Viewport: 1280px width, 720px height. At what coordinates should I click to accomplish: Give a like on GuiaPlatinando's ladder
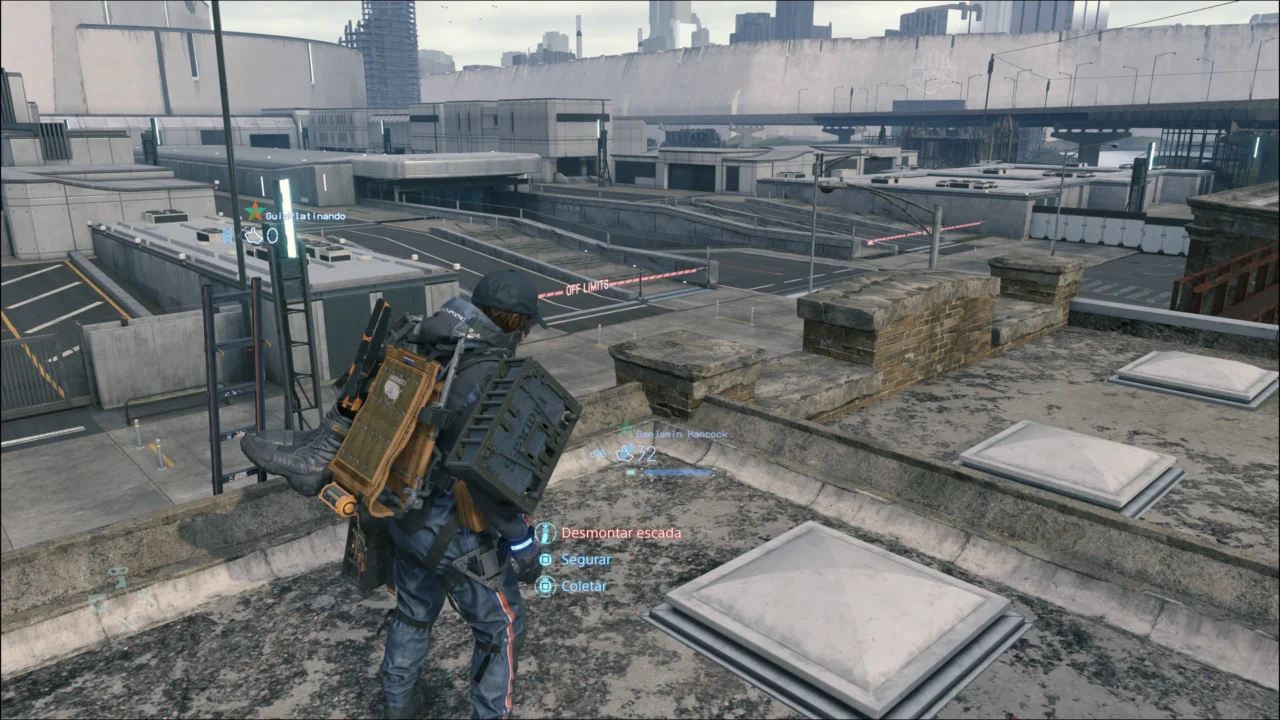[x=254, y=236]
